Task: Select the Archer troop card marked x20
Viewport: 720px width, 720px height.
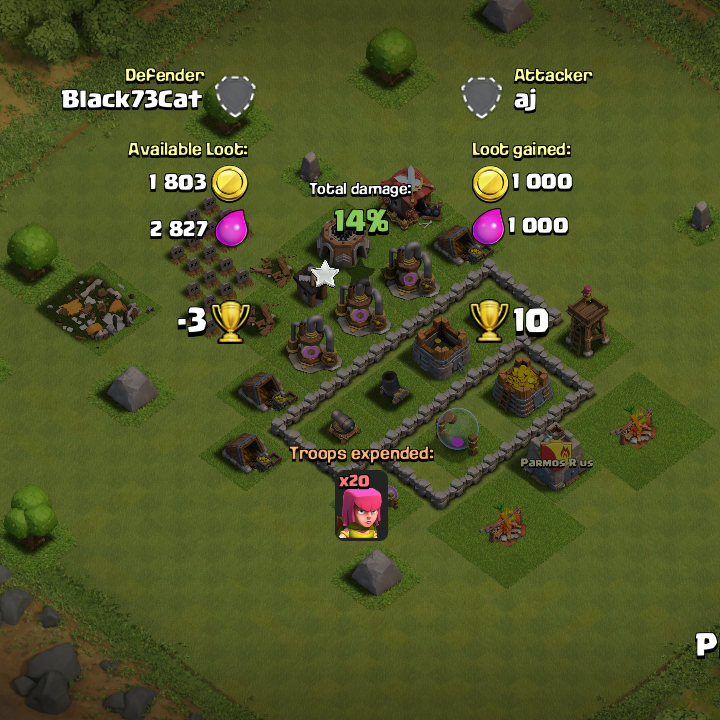Action: point(360,506)
